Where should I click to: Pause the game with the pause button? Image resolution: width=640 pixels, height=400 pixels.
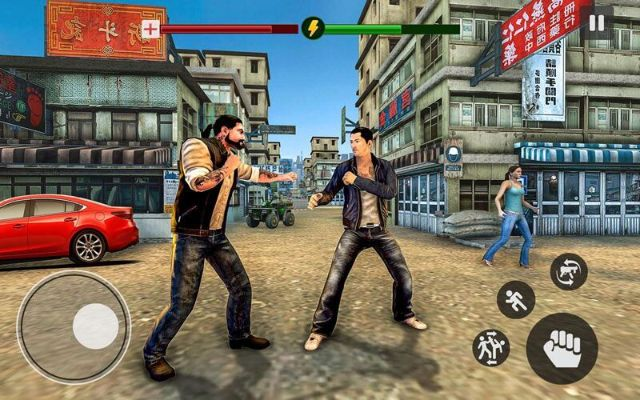597,23
